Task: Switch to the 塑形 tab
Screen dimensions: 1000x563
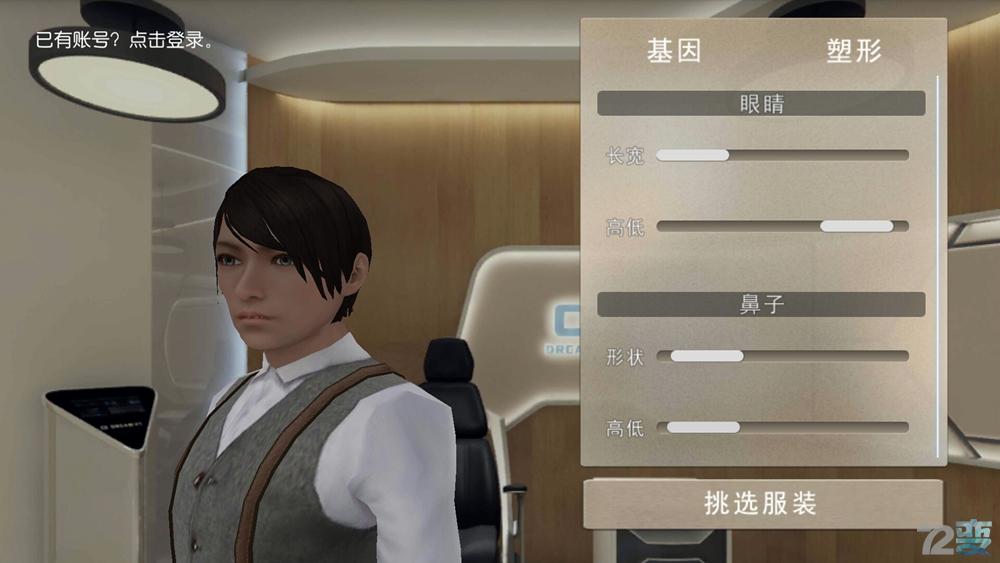Action: [854, 51]
